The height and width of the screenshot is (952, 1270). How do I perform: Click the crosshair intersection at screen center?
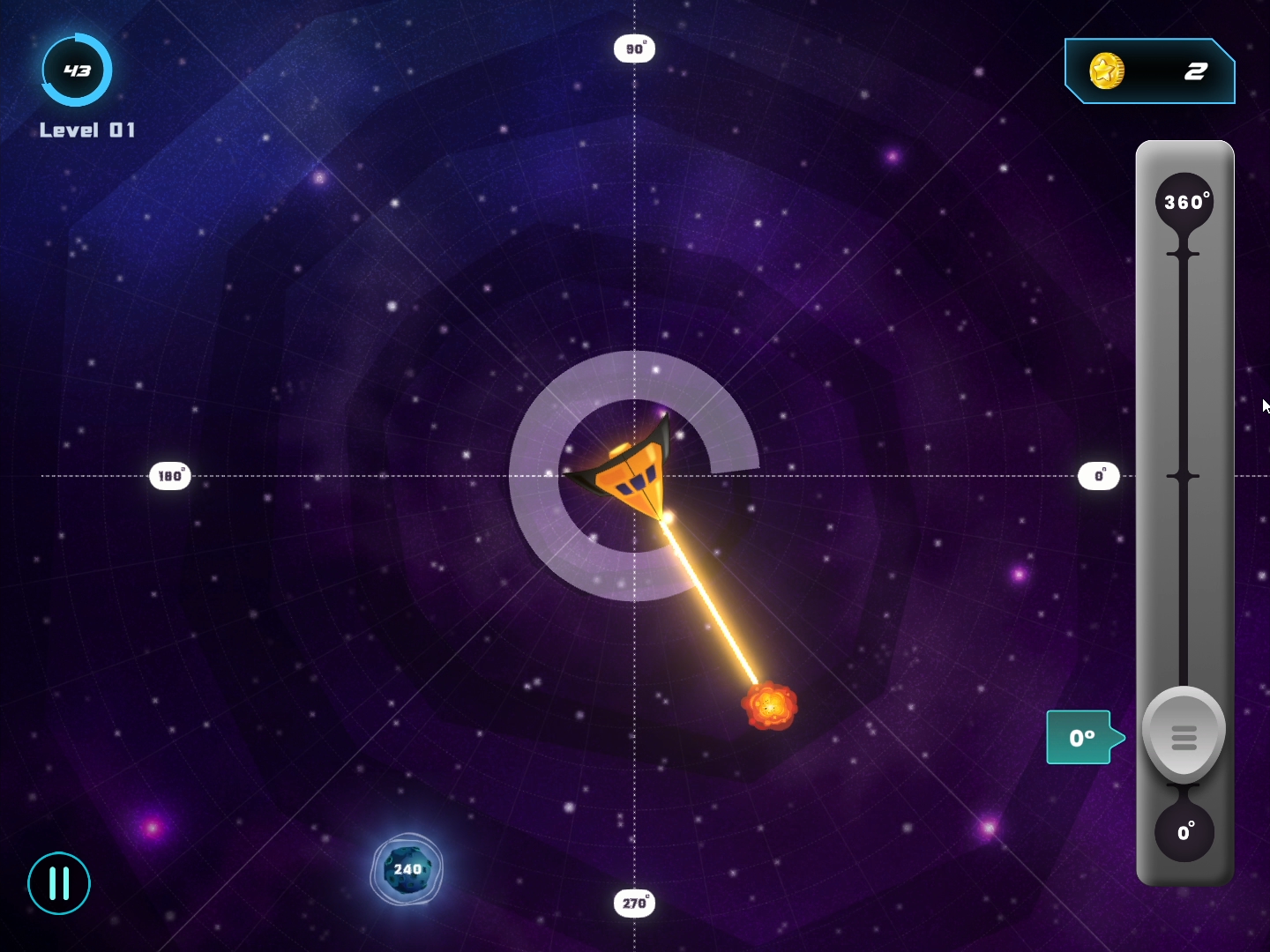point(634,474)
